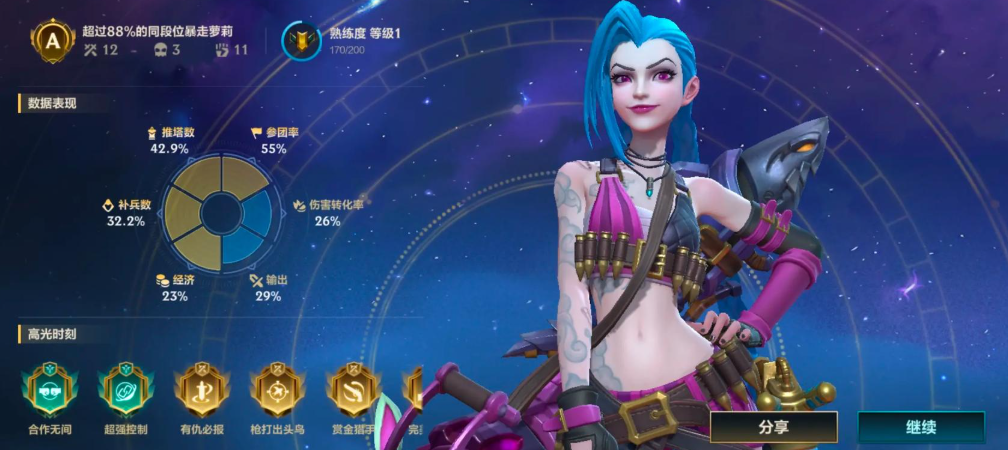Select the 合作无间 highlight badge

[x=48, y=389]
